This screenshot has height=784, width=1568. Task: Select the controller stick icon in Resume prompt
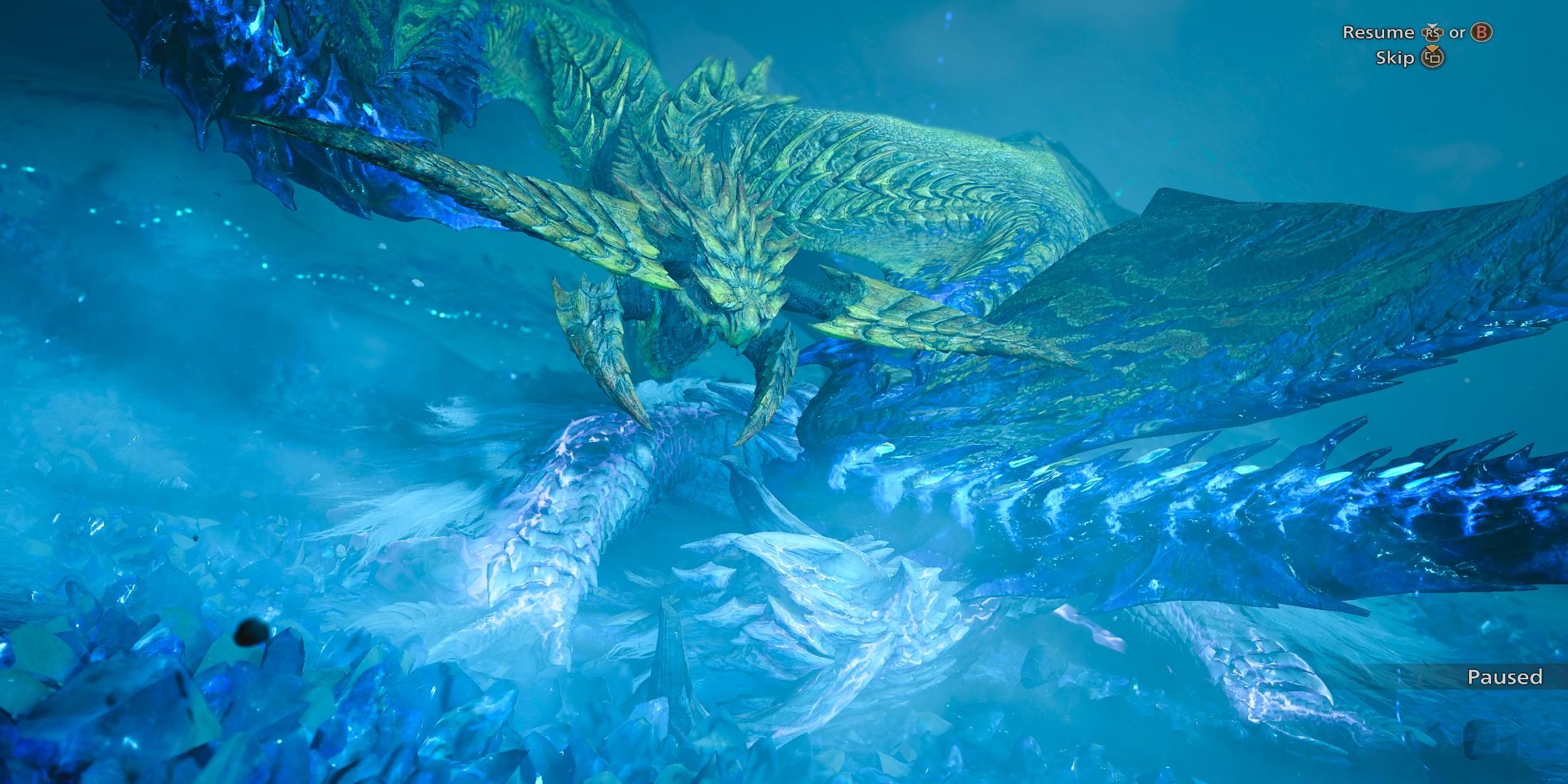coord(1432,33)
